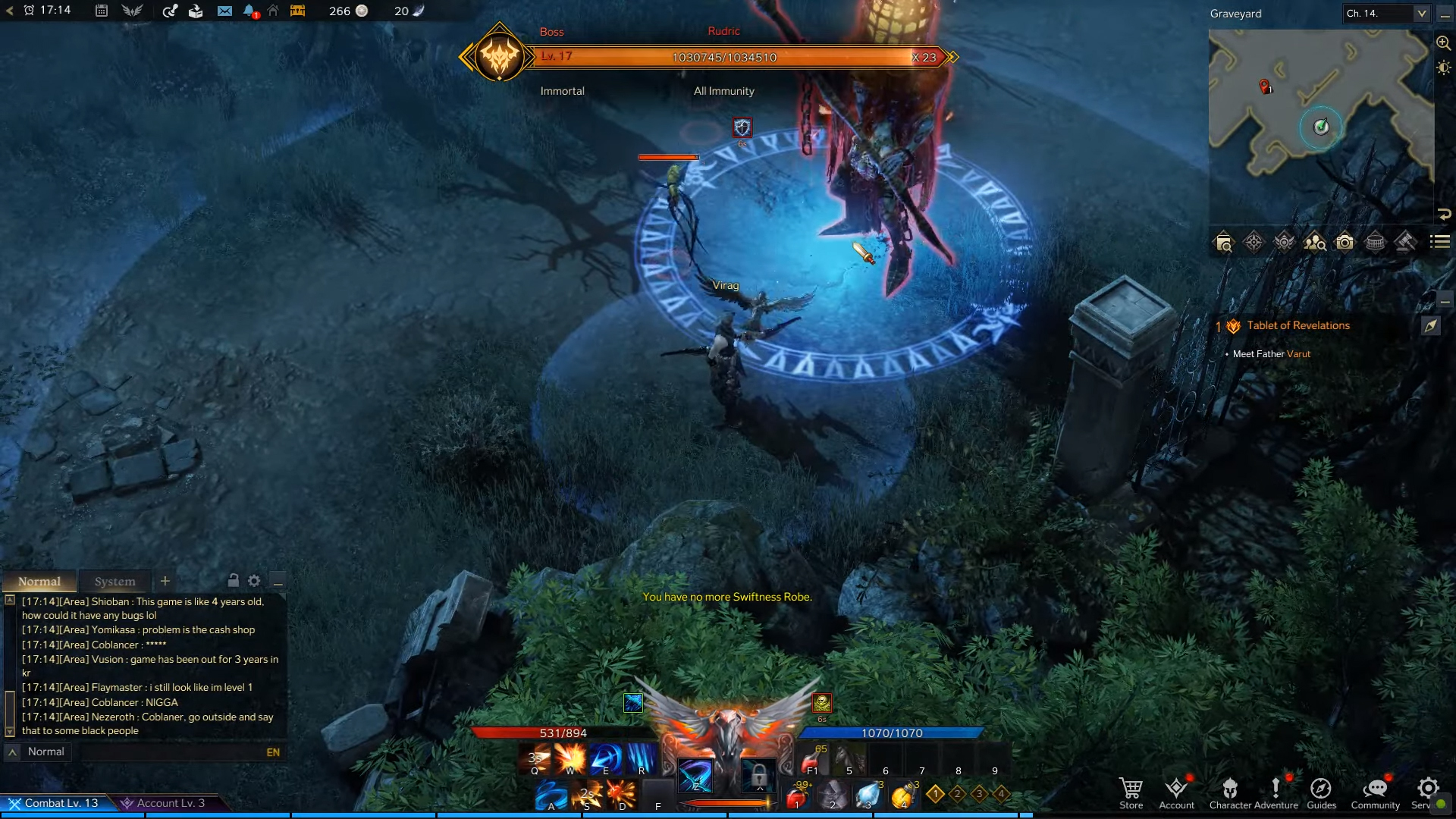This screenshot has height=819, width=1456.
Task: Add a new chat tab
Action: pyautogui.click(x=165, y=581)
